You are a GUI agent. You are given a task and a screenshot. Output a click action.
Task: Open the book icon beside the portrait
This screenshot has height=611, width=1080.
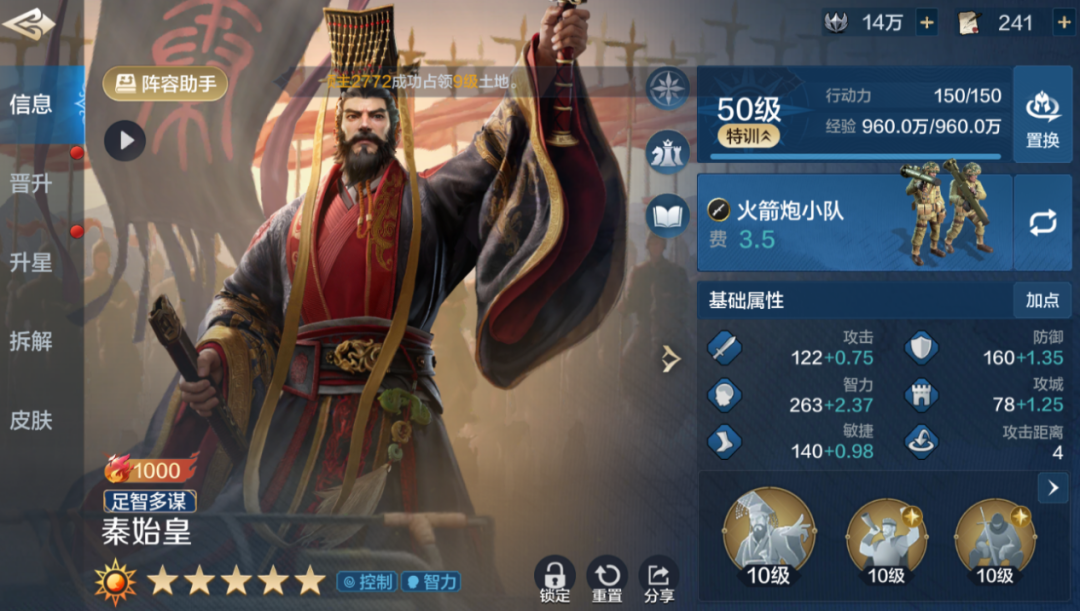pyautogui.click(x=668, y=215)
